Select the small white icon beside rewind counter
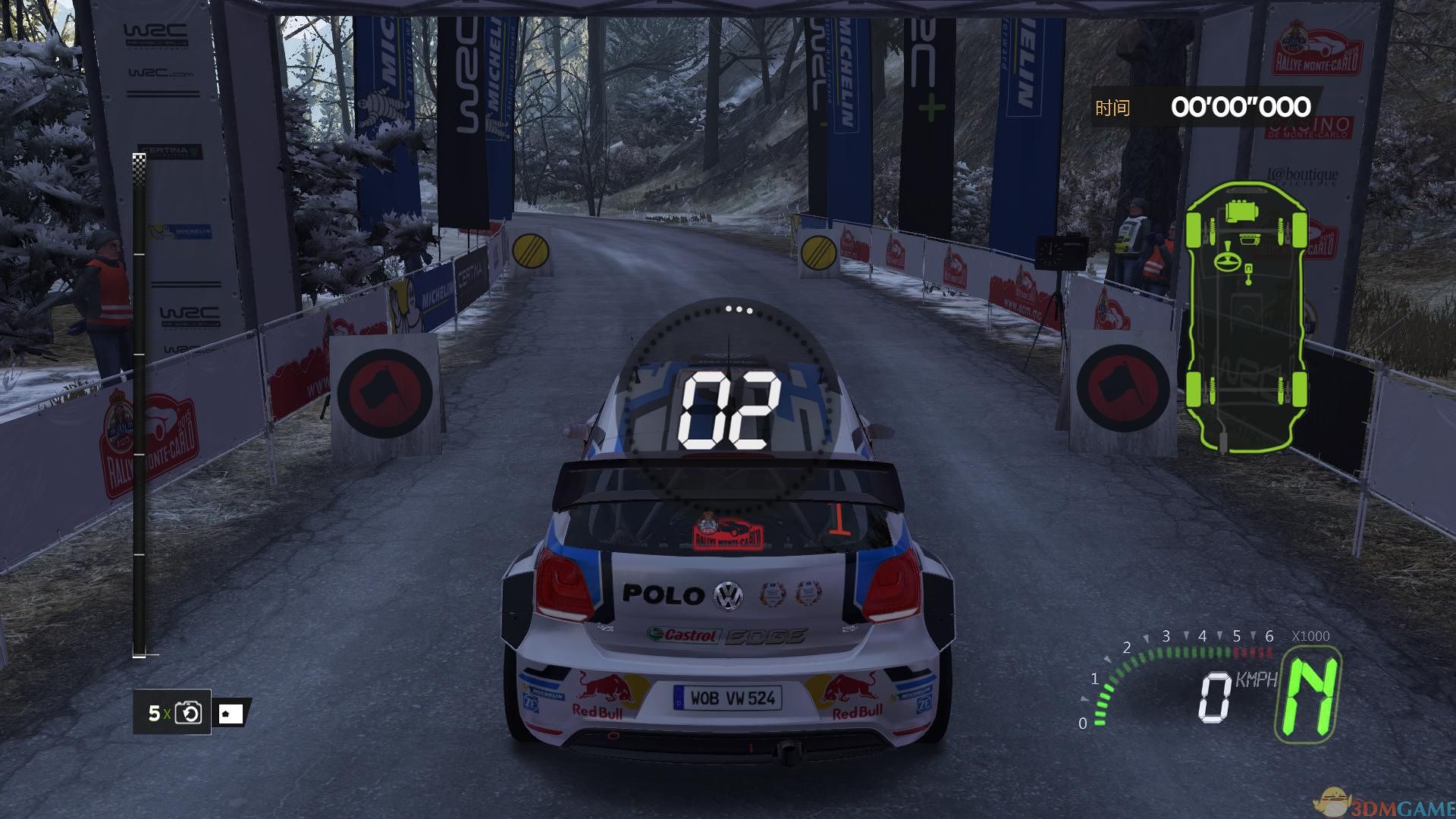This screenshot has height=819, width=1456. (x=231, y=714)
